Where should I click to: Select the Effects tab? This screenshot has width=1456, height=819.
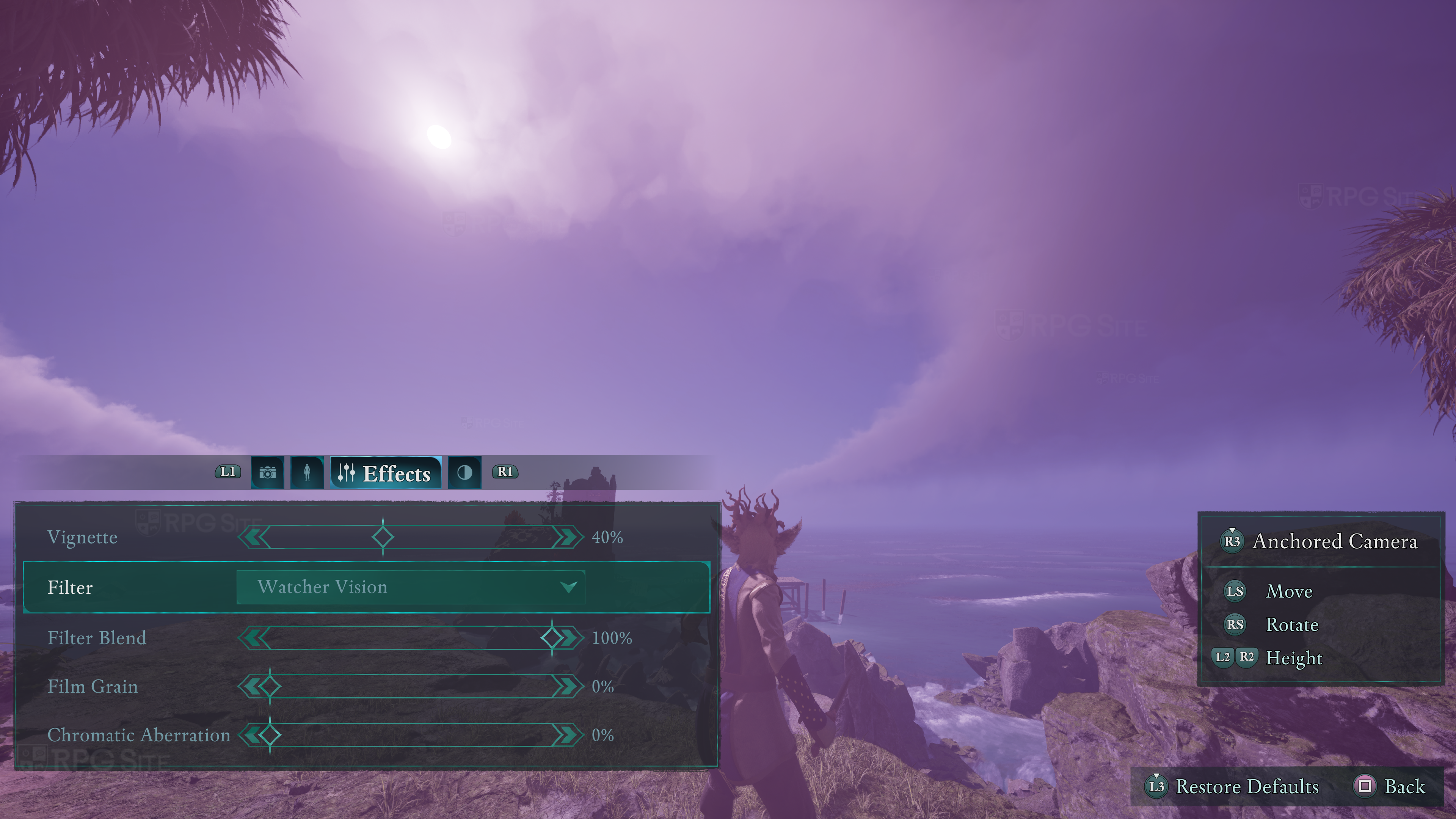point(386,472)
